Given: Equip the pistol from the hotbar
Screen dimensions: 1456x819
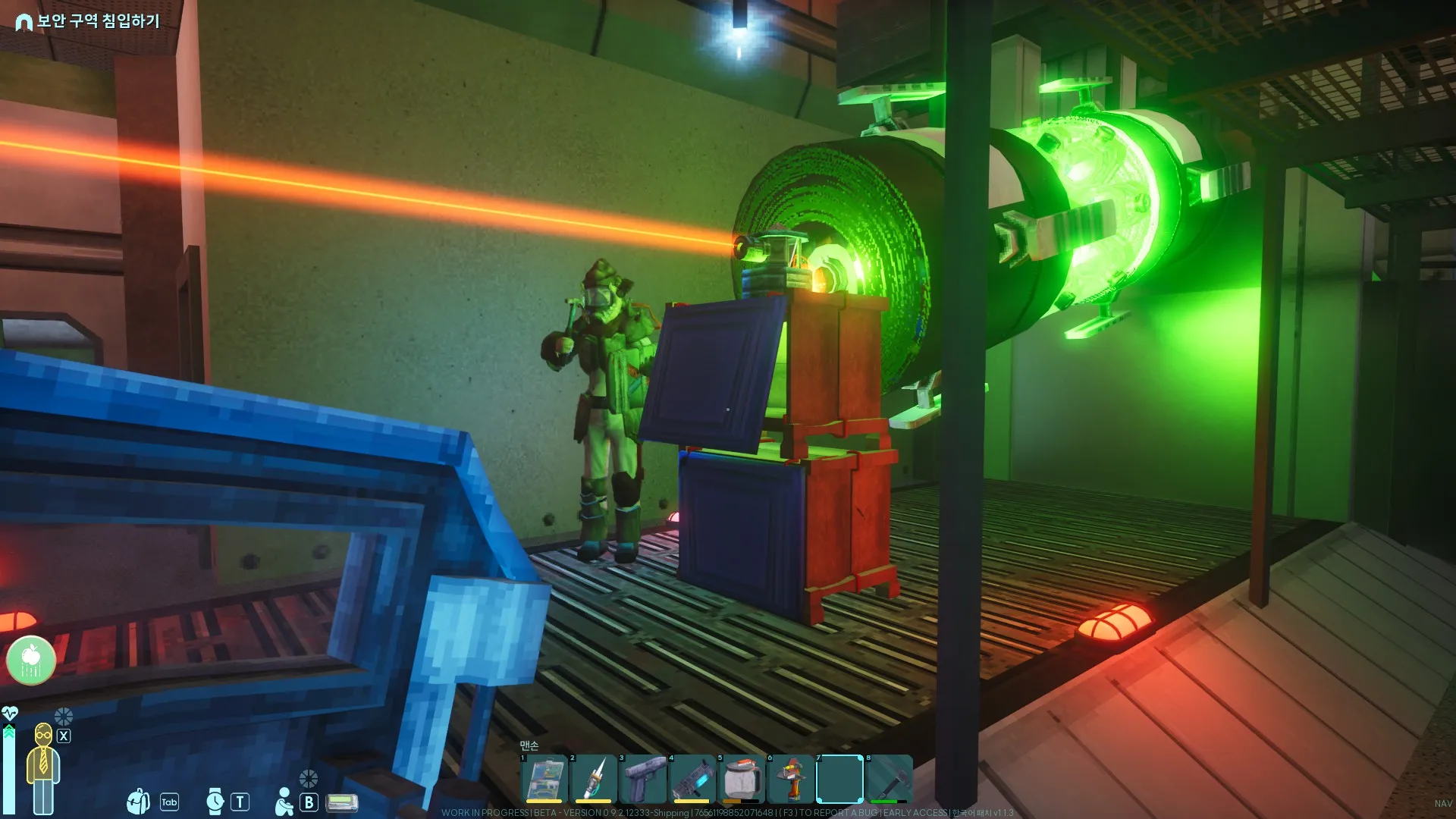Looking at the screenshot, I should tap(643, 779).
